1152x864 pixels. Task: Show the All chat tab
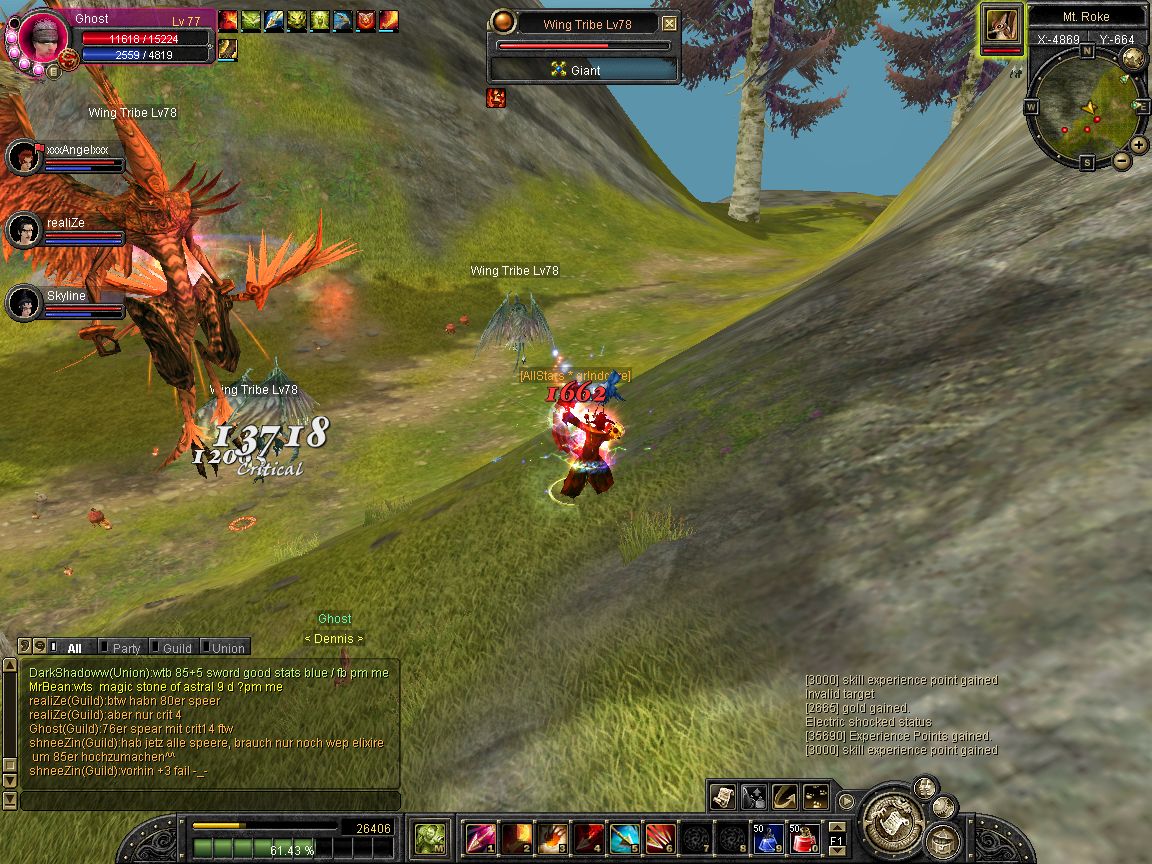point(73,648)
